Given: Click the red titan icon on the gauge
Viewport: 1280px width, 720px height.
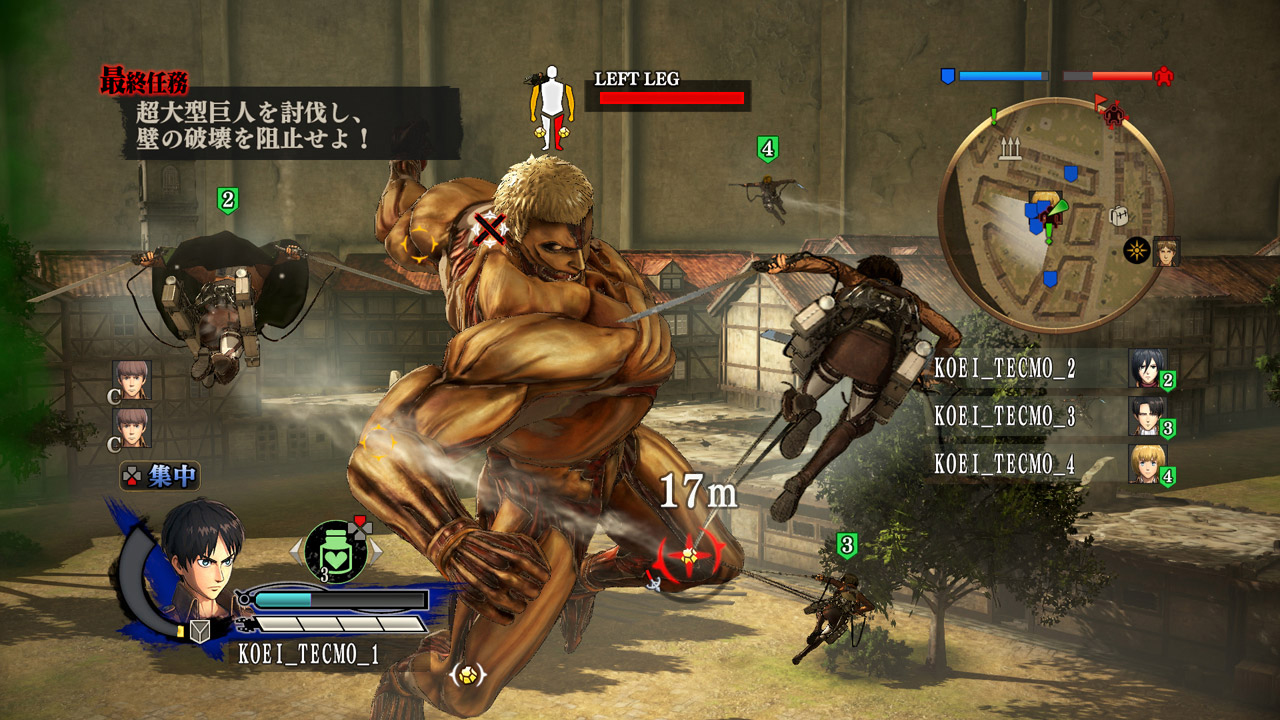Looking at the screenshot, I should point(1163,76).
